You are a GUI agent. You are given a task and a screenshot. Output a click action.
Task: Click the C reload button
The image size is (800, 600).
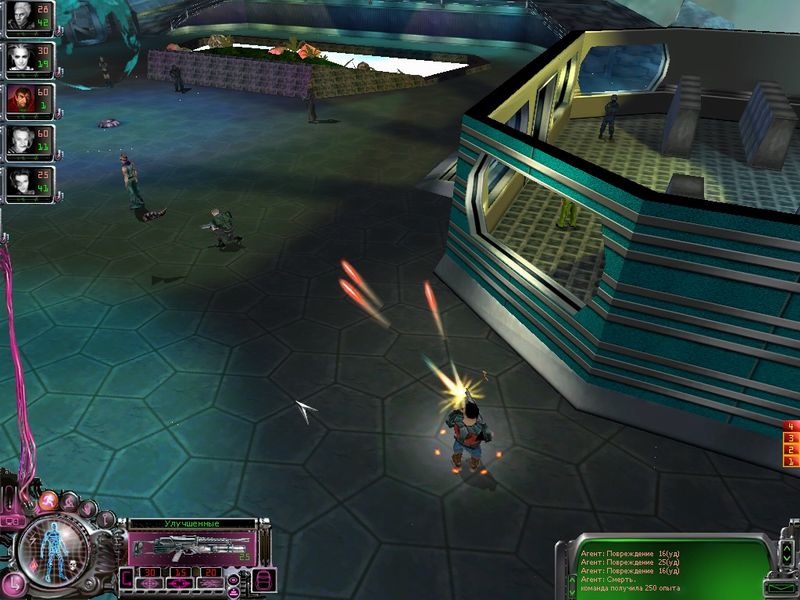125,577
